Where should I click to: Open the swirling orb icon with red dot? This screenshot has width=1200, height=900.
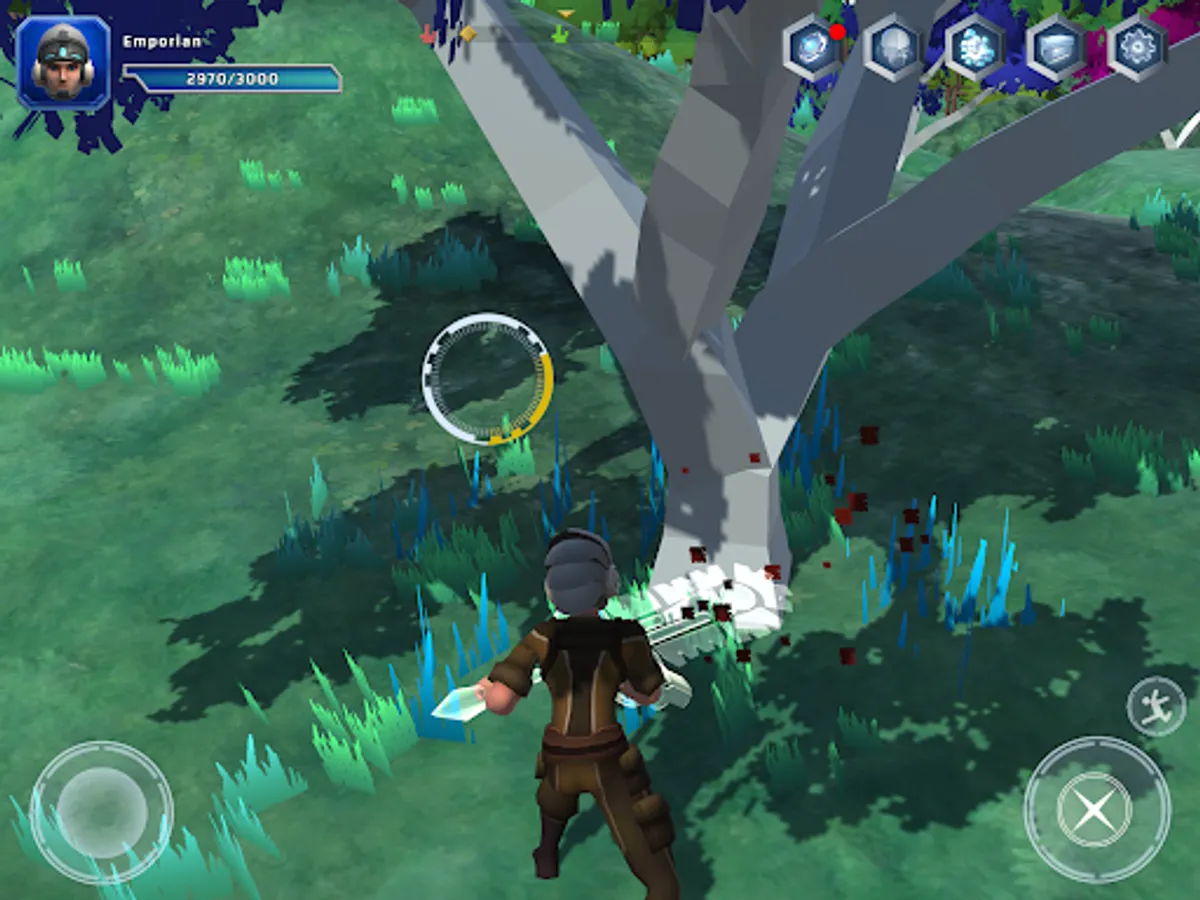(812, 48)
